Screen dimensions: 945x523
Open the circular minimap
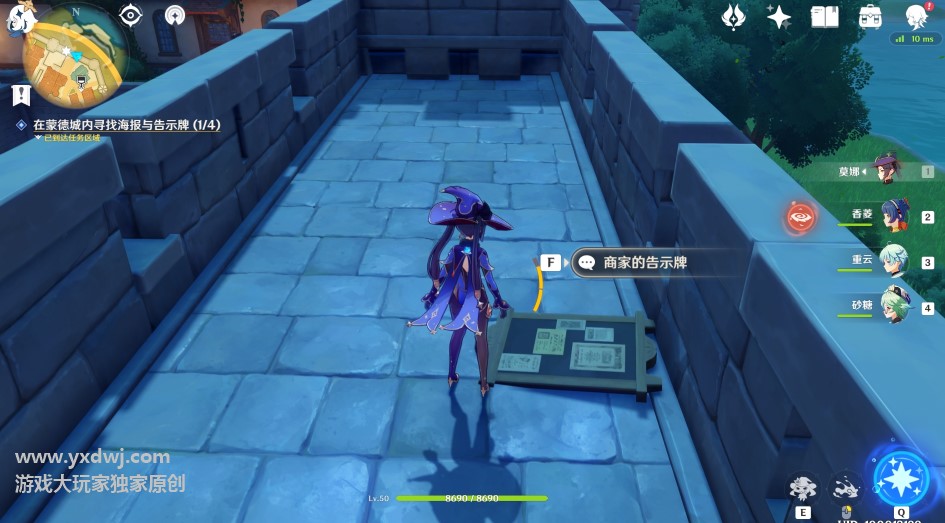(x=75, y=55)
